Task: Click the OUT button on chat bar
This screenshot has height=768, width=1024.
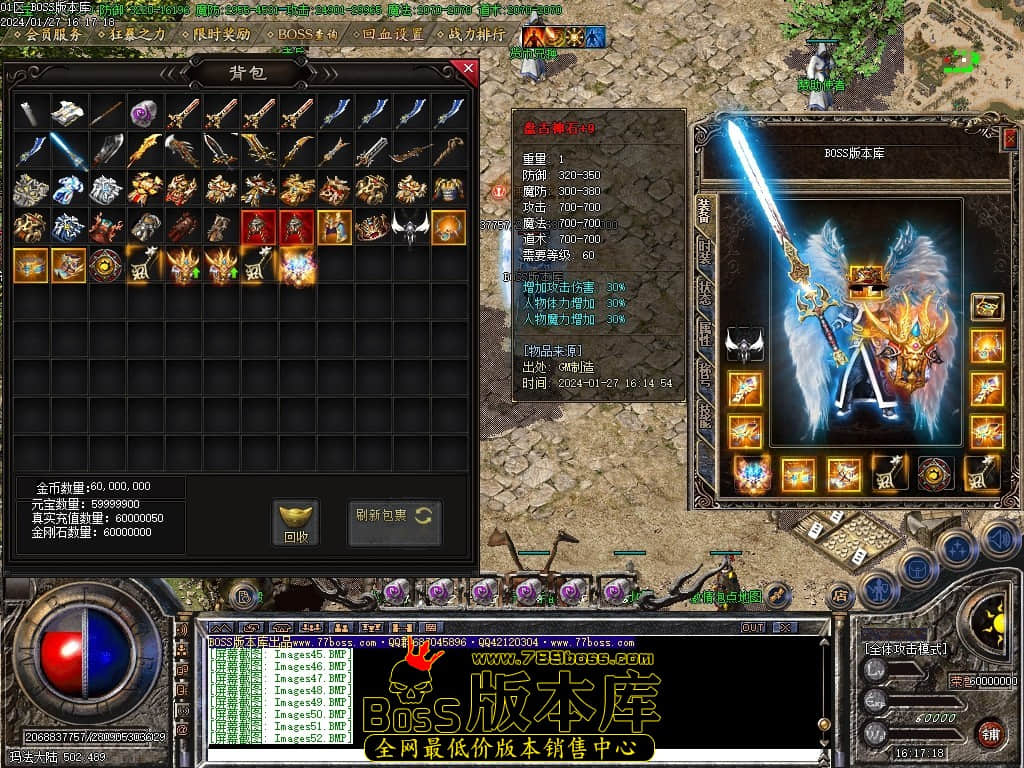Action: (752, 627)
